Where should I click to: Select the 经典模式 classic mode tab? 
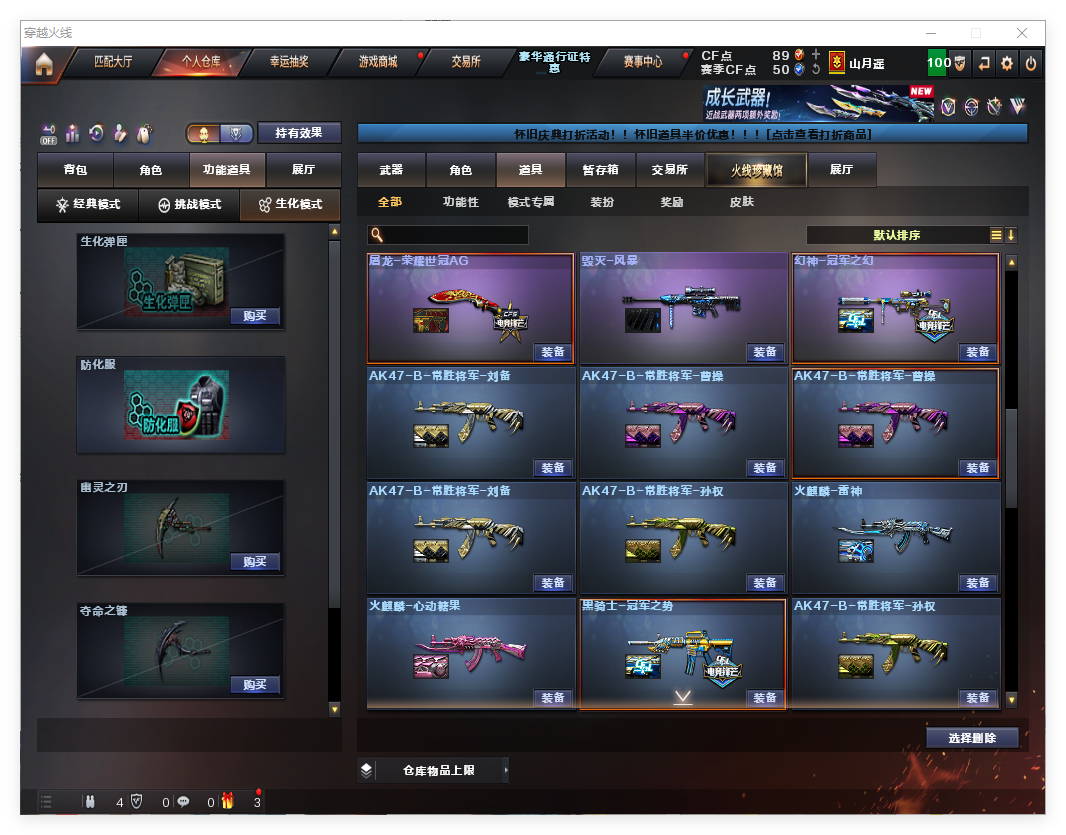pos(88,205)
